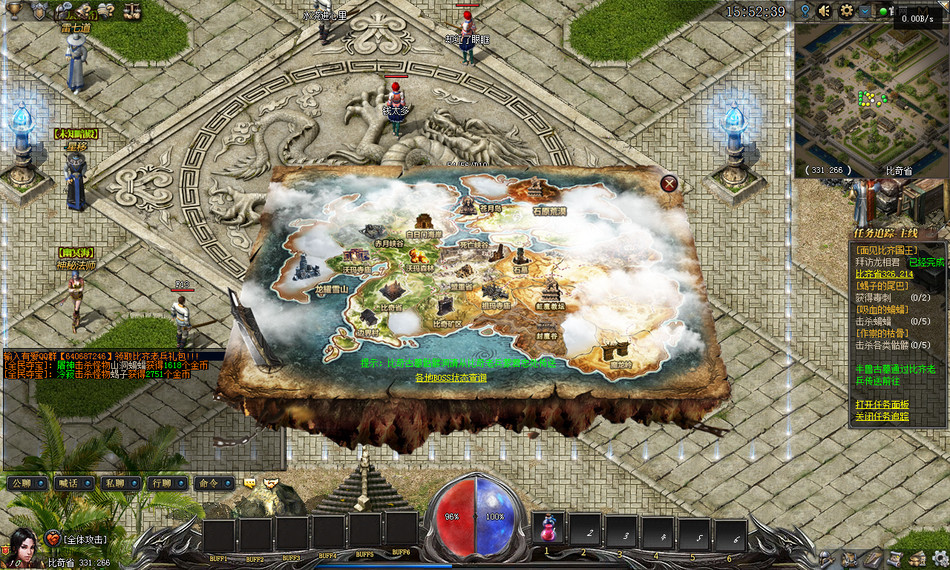Close the world map window
Image resolution: width=950 pixels, height=570 pixels.
pos(669,183)
